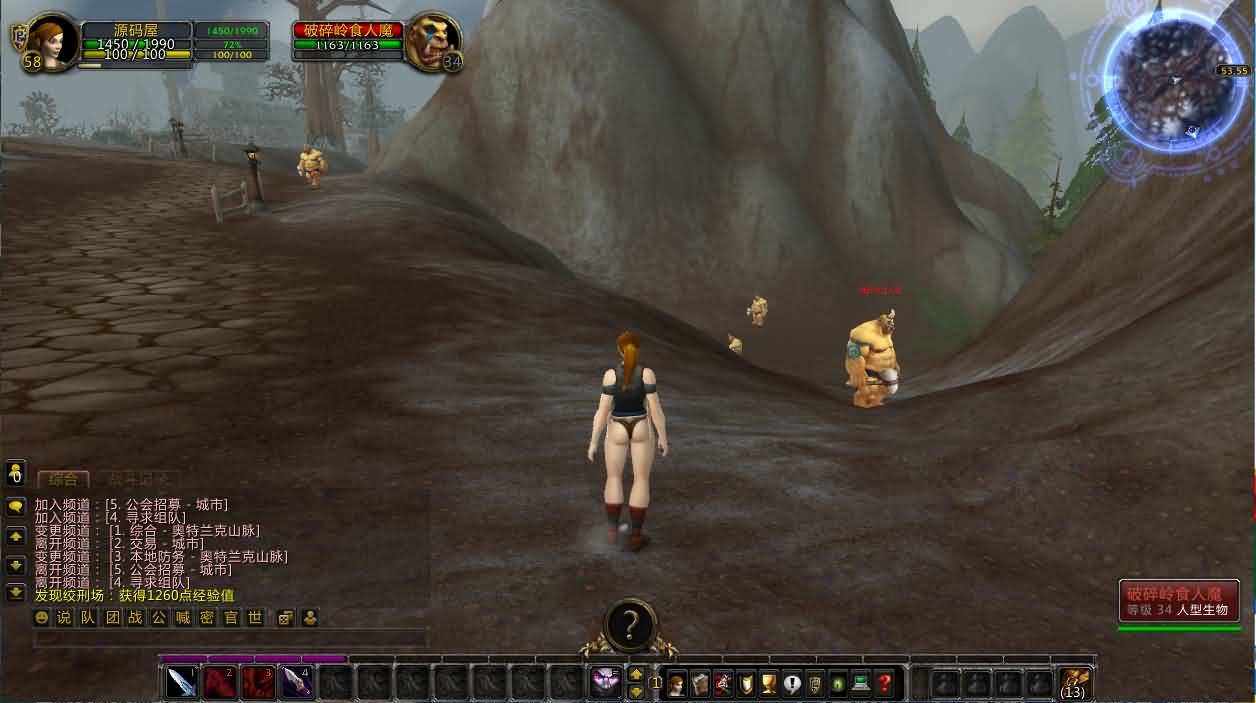Viewport: 1256px width, 703px height.
Task: Page the action bar up
Action: [x=635, y=675]
